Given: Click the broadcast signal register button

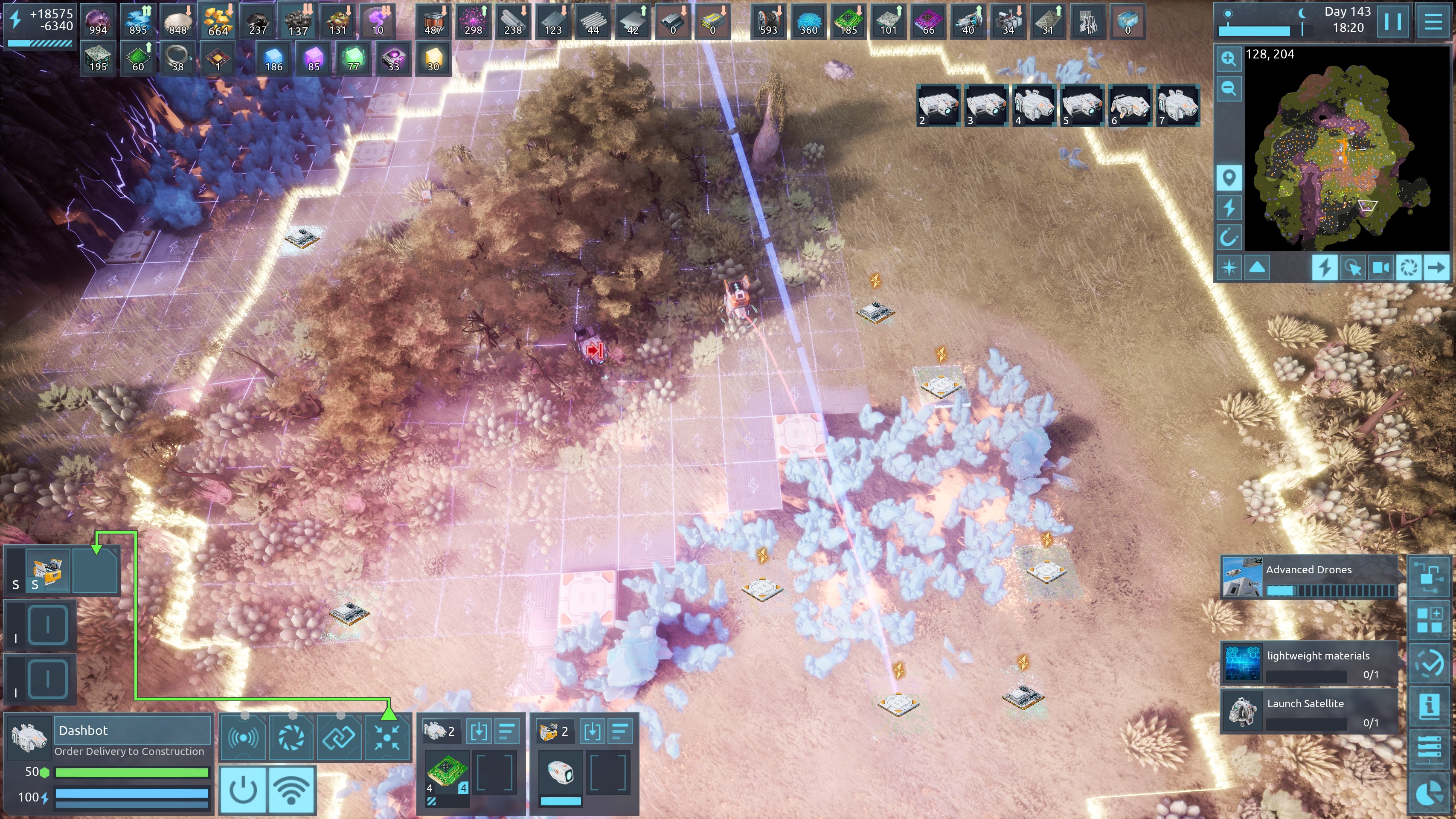Looking at the screenshot, I should point(243,737).
